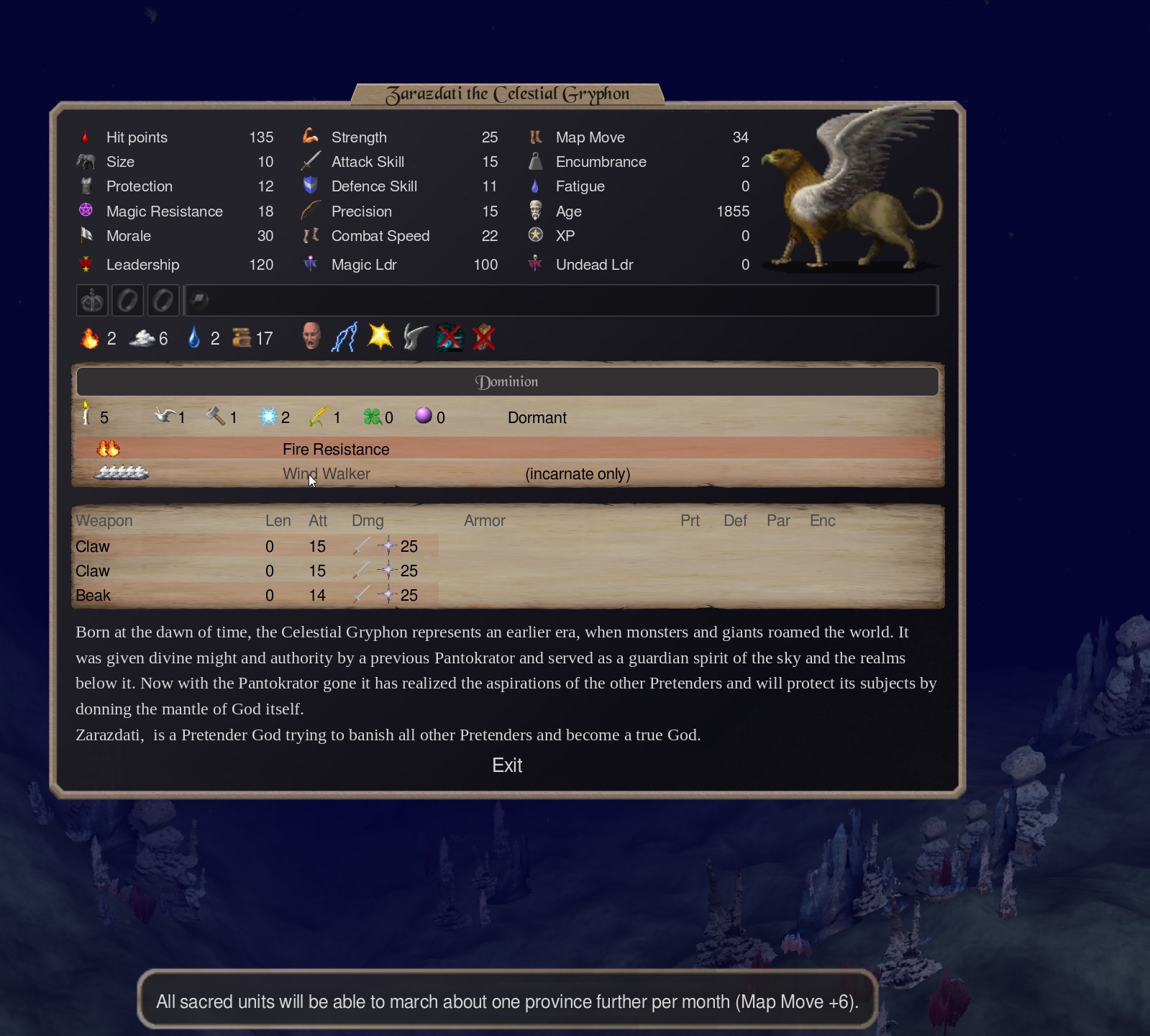Click the fire magic path icon
The width and height of the screenshot is (1150, 1036).
[90, 338]
